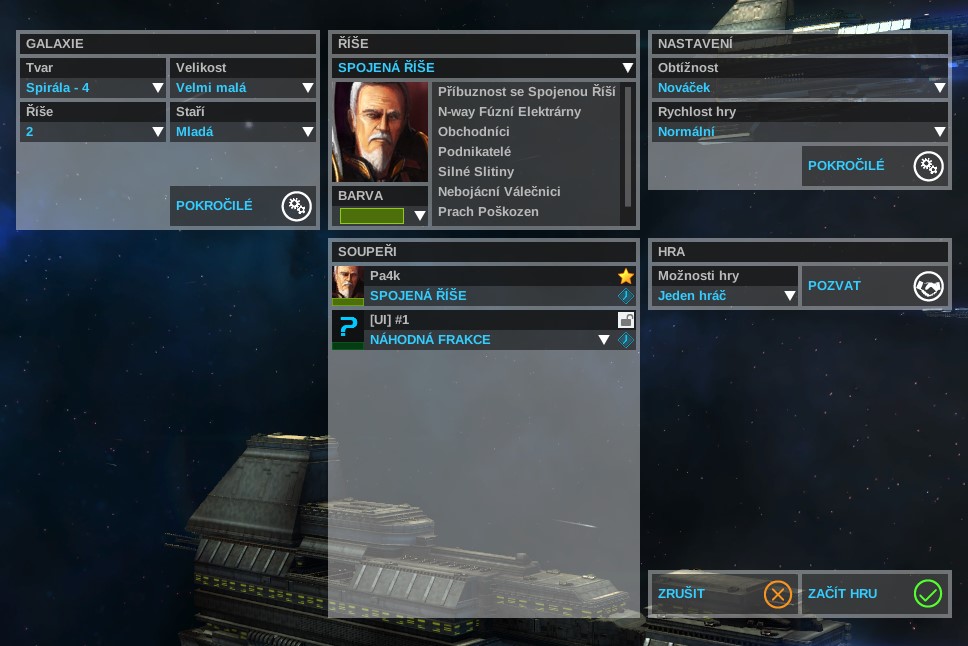Image resolution: width=968 pixels, height=646 pixels.
Task: Change the Rychlost hry speed dropdown
Action: point(799,131)
